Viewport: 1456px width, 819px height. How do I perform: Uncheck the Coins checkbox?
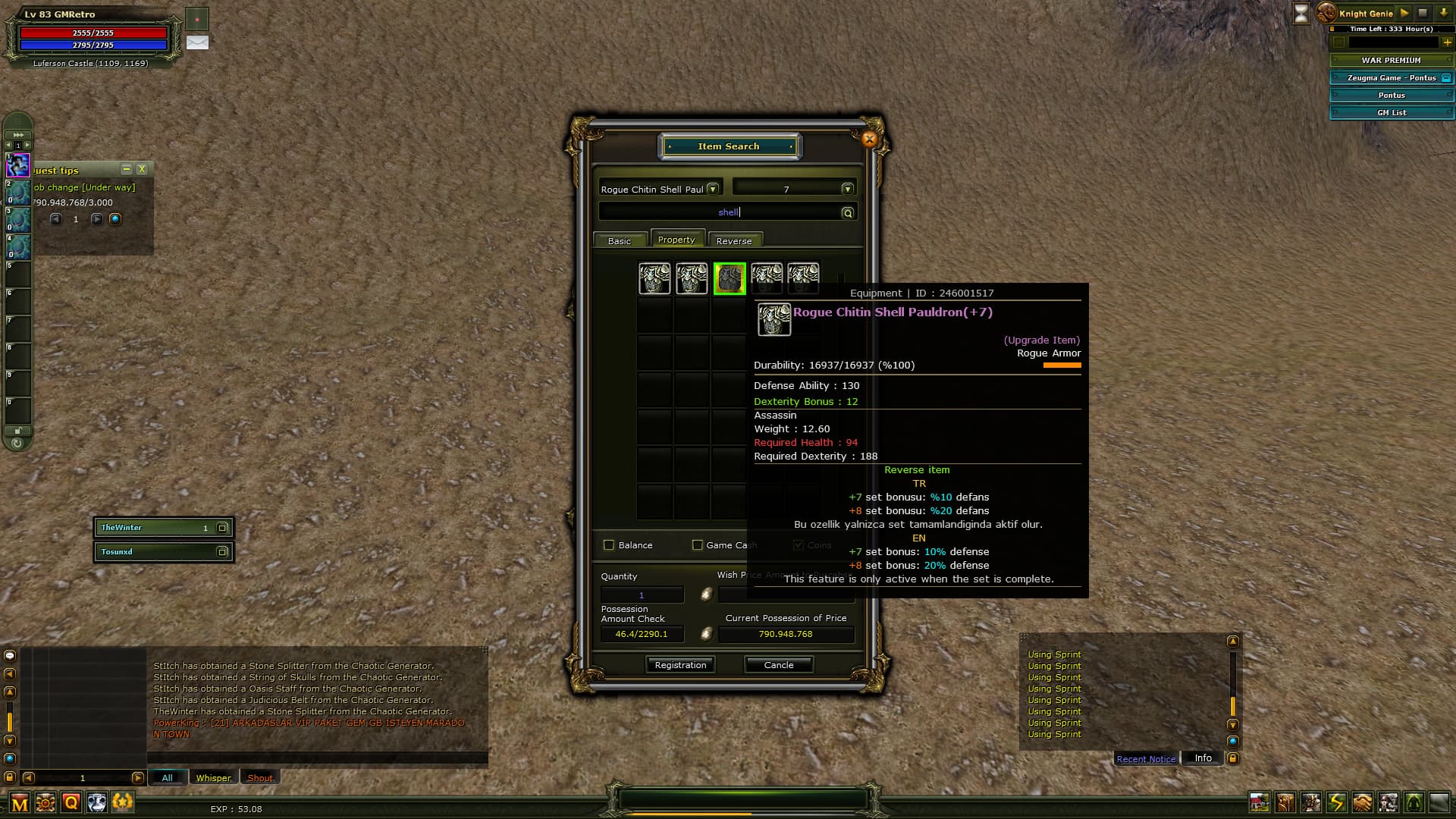point(799,544)
